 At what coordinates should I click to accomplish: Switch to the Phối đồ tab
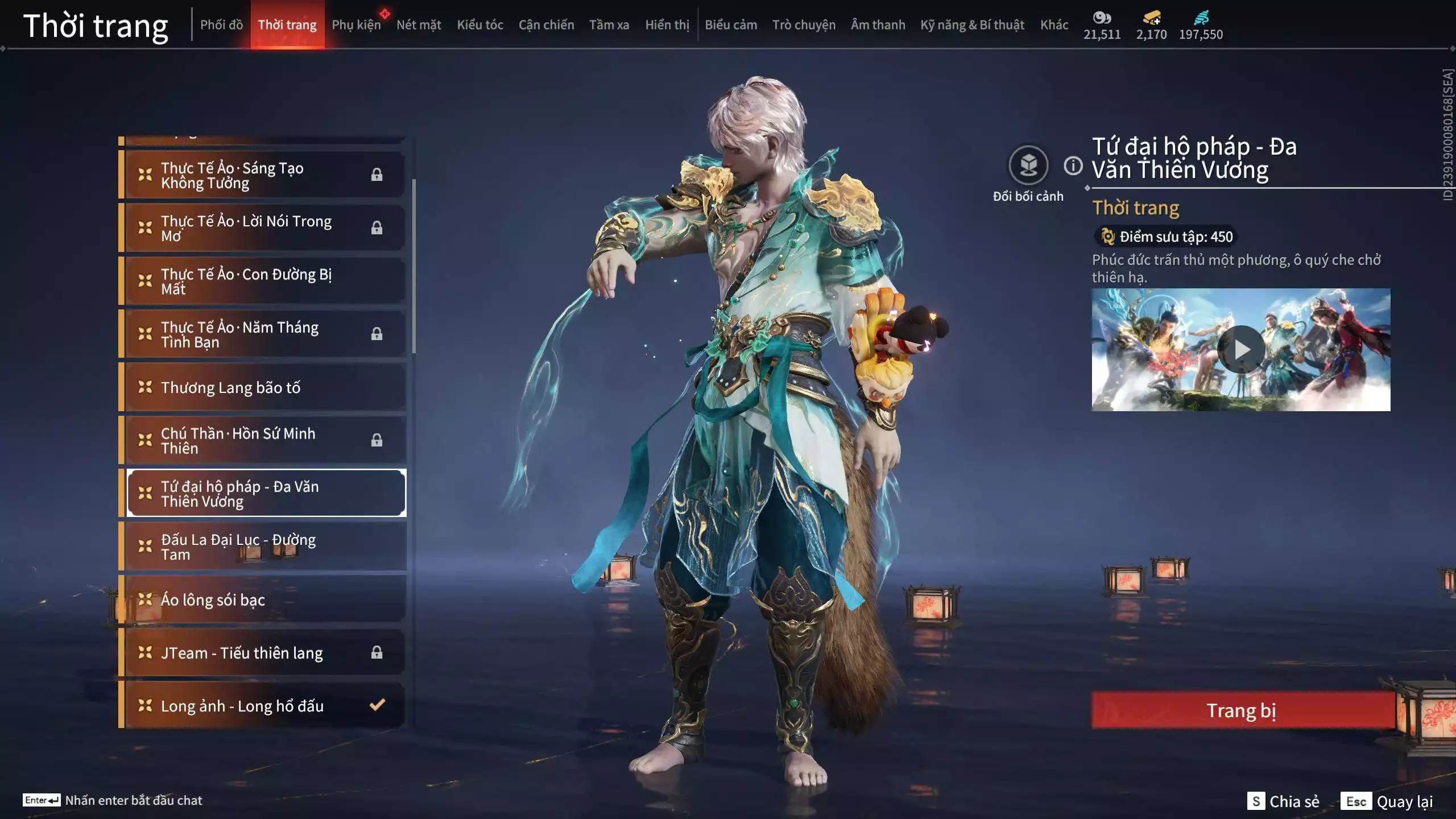[221, 25]
